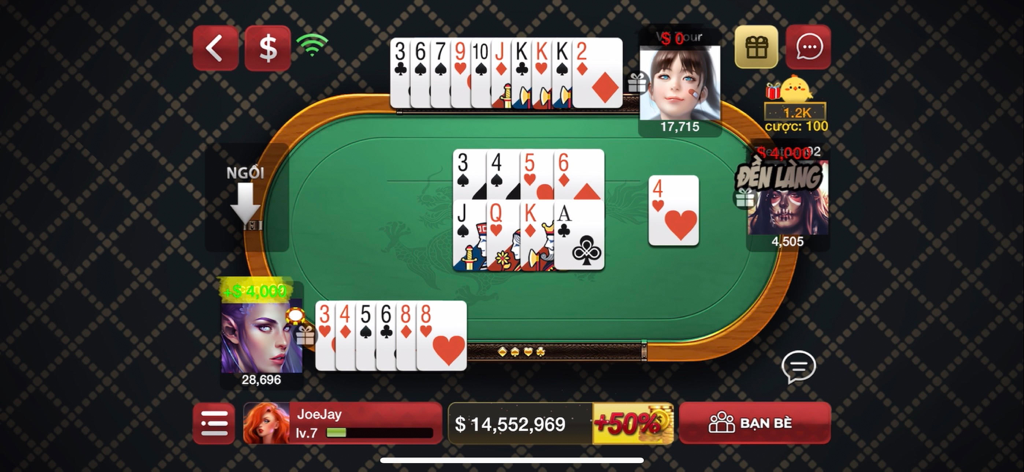Sit at the empty NGỒI seat
This screenshot has height=472, width=1024.
pyautogui.click(x=245, y=200)
